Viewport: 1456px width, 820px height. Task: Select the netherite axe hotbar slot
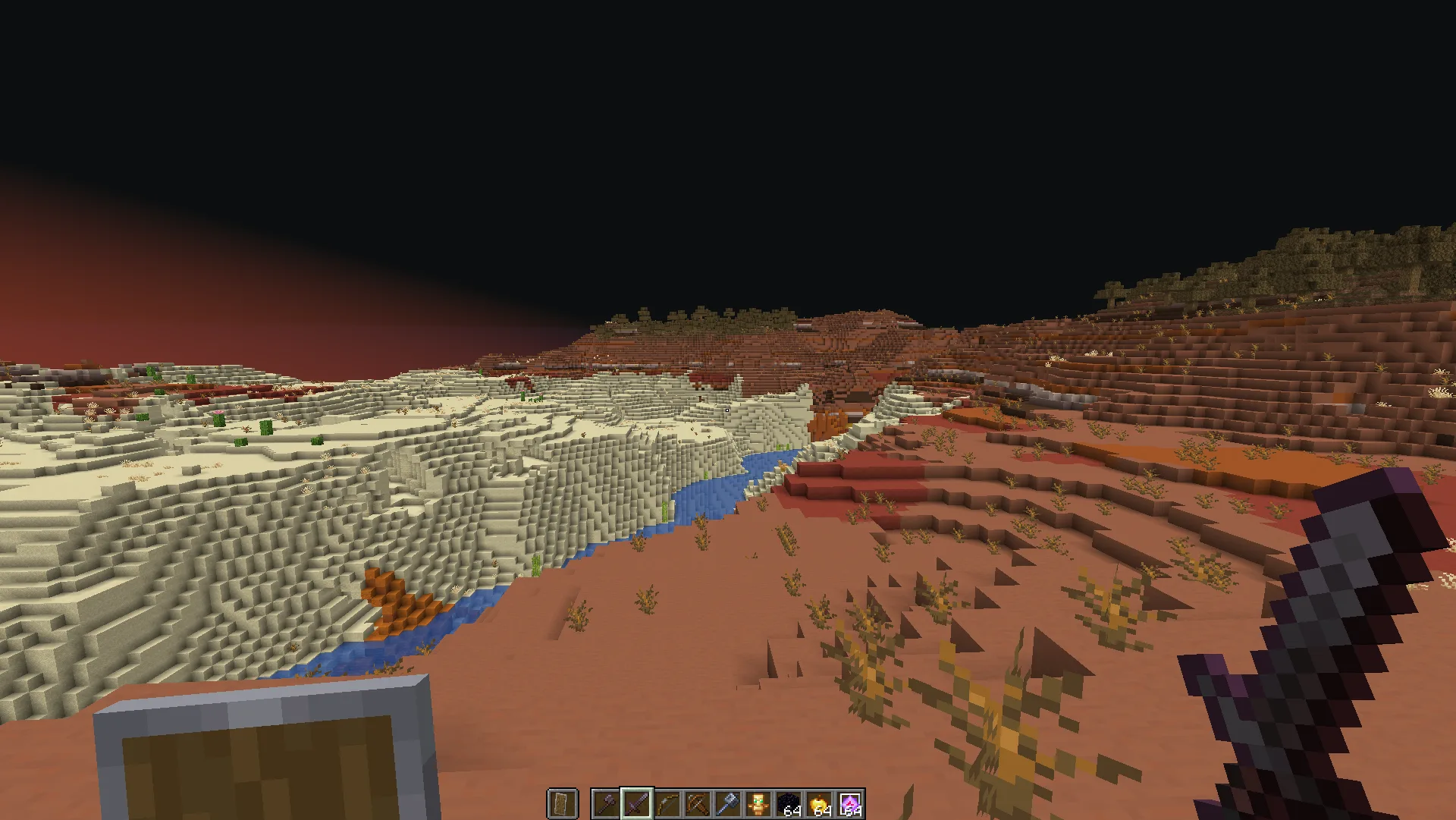pos(606,804)
